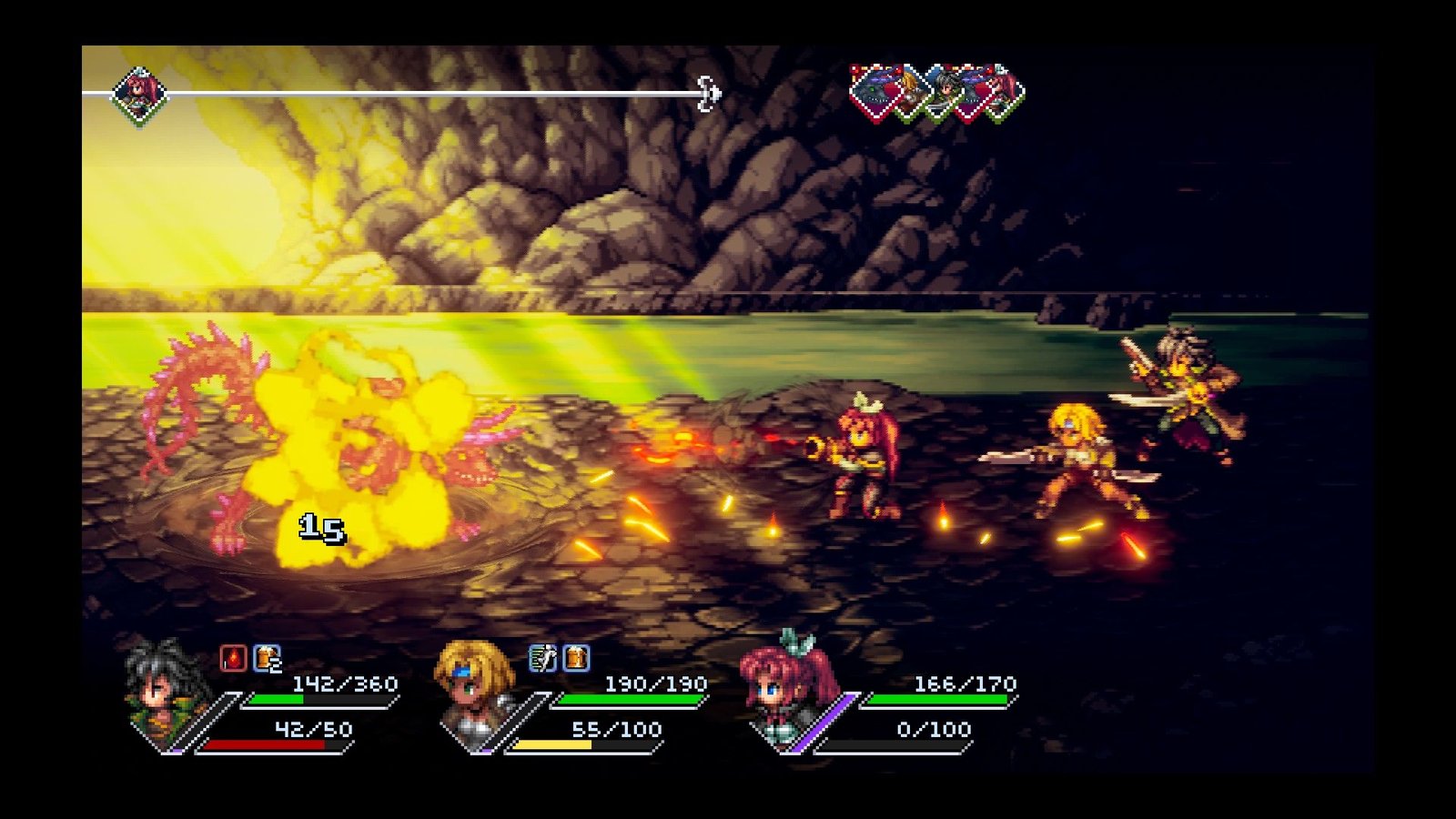The width and height of the screenshot is (1456, 819).
Task: Select the dark-haired swordsman's party portrait
Action: tap(162, 696)
